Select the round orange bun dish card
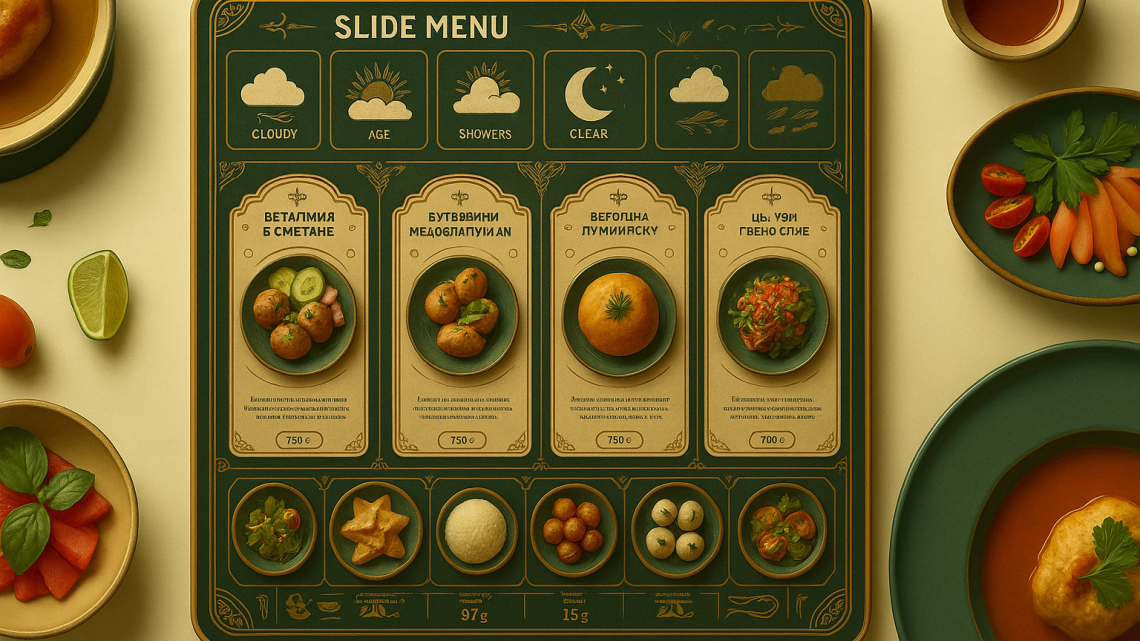The image size is (1140, 641). point(619,315)
